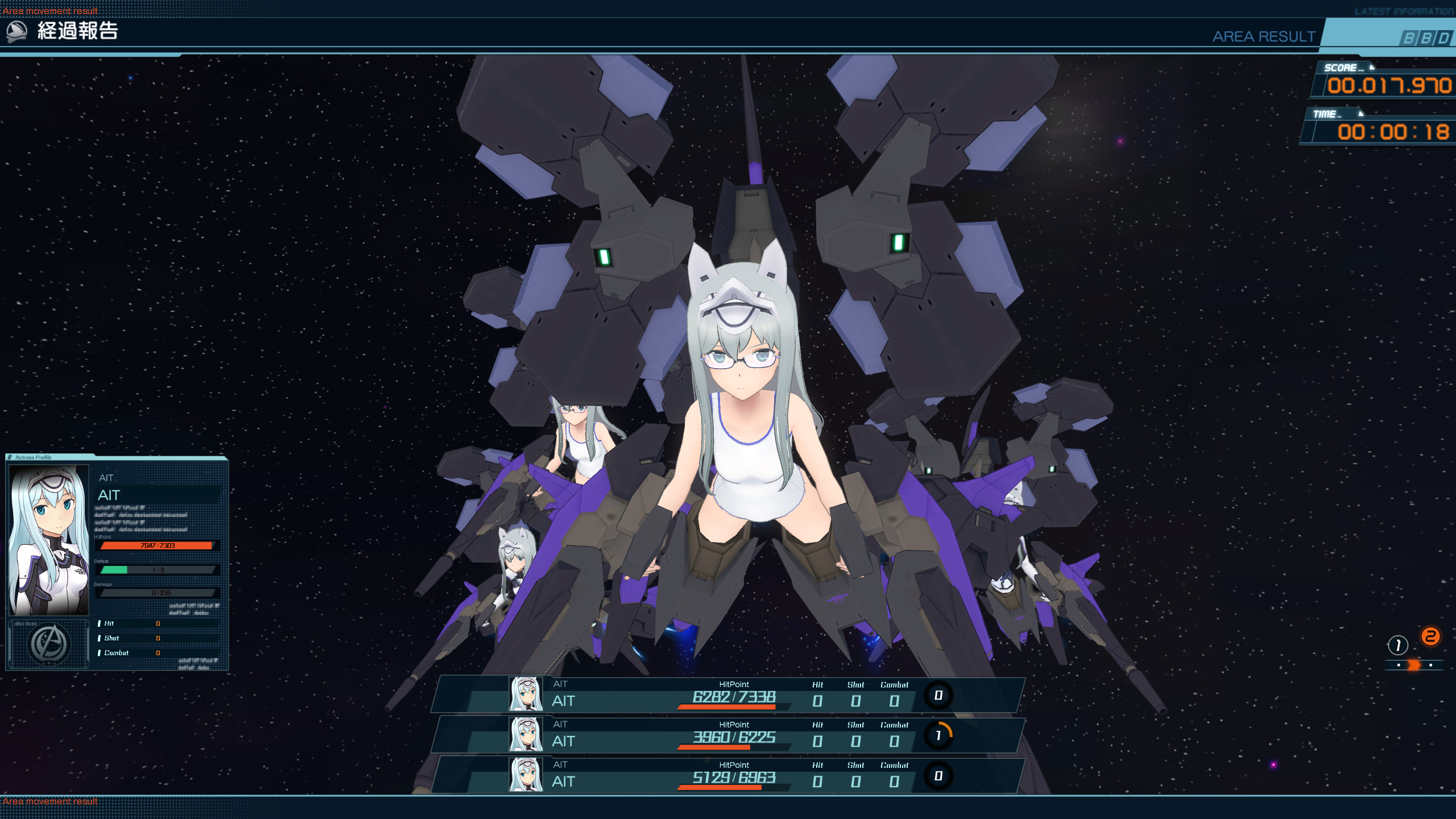Select the AIT row with 6282/7338 HitPoint

coord(728,695)
